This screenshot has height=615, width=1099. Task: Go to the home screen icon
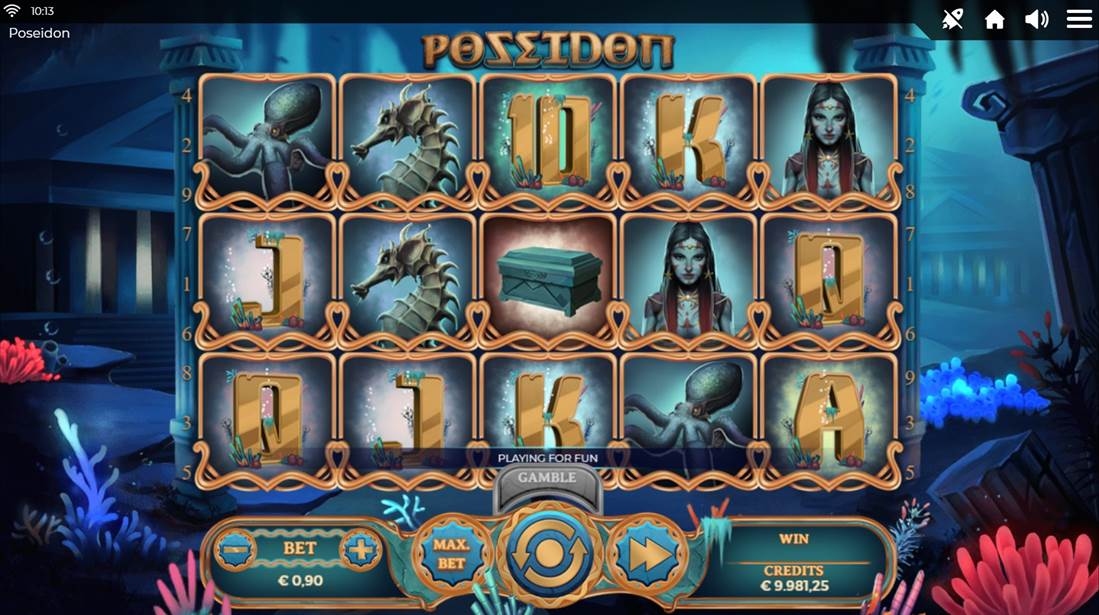click(994, 19)
